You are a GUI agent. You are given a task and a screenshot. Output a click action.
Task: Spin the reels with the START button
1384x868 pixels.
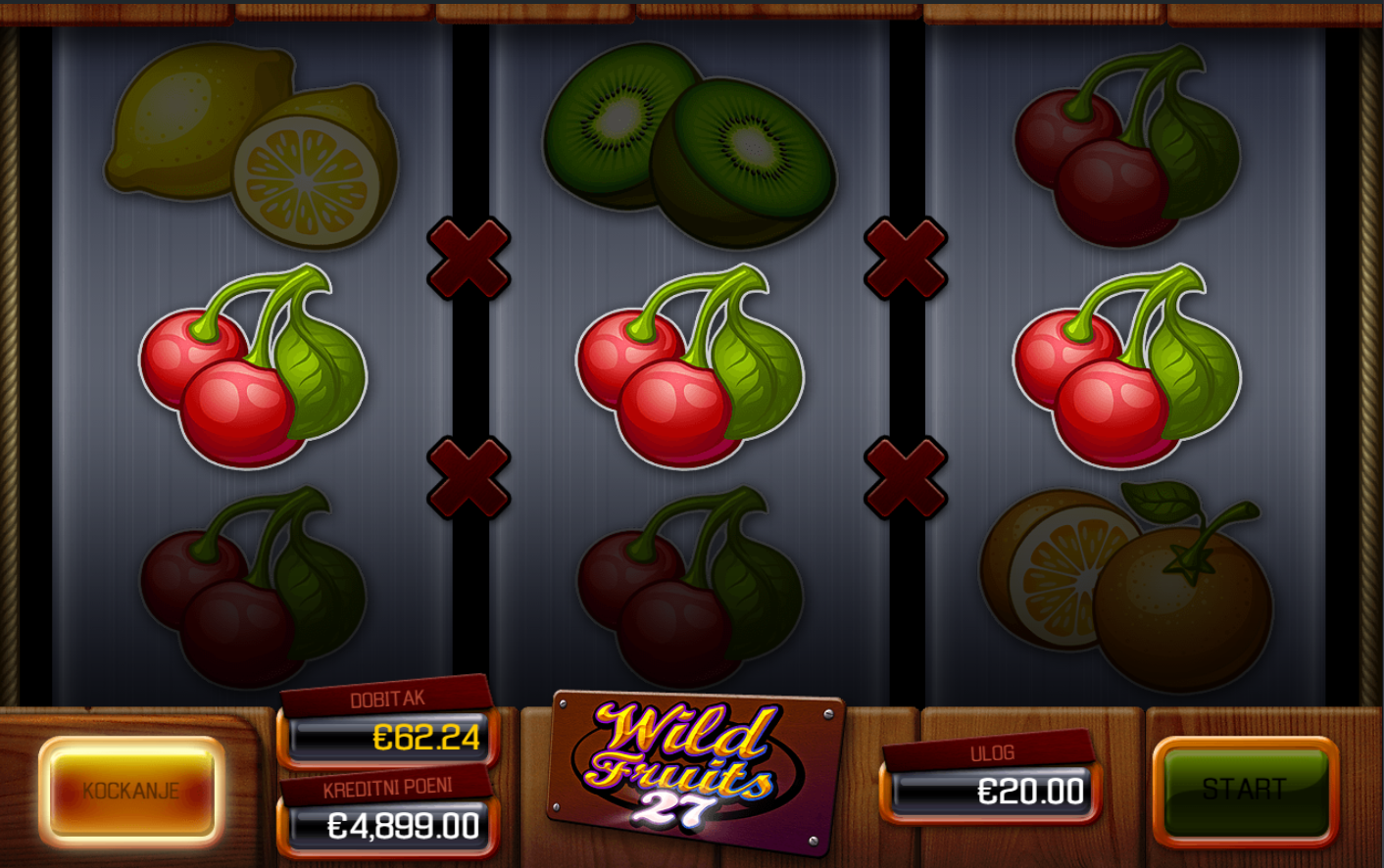(1244, 790)
